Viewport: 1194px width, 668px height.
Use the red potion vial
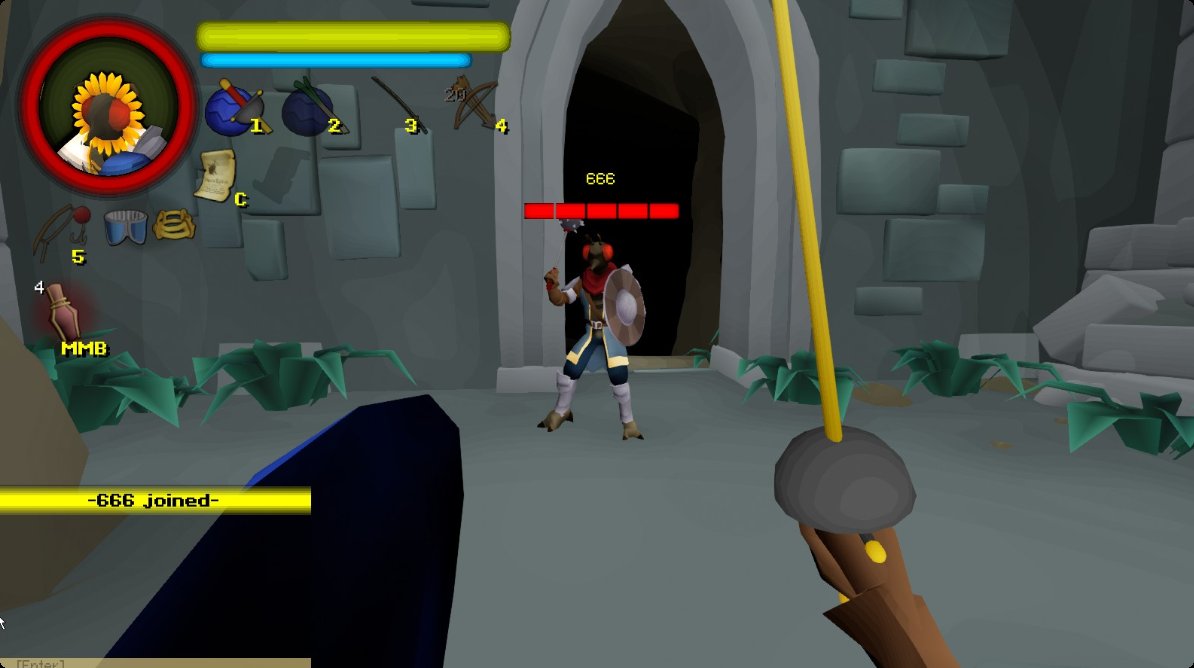tap(66, 310)
